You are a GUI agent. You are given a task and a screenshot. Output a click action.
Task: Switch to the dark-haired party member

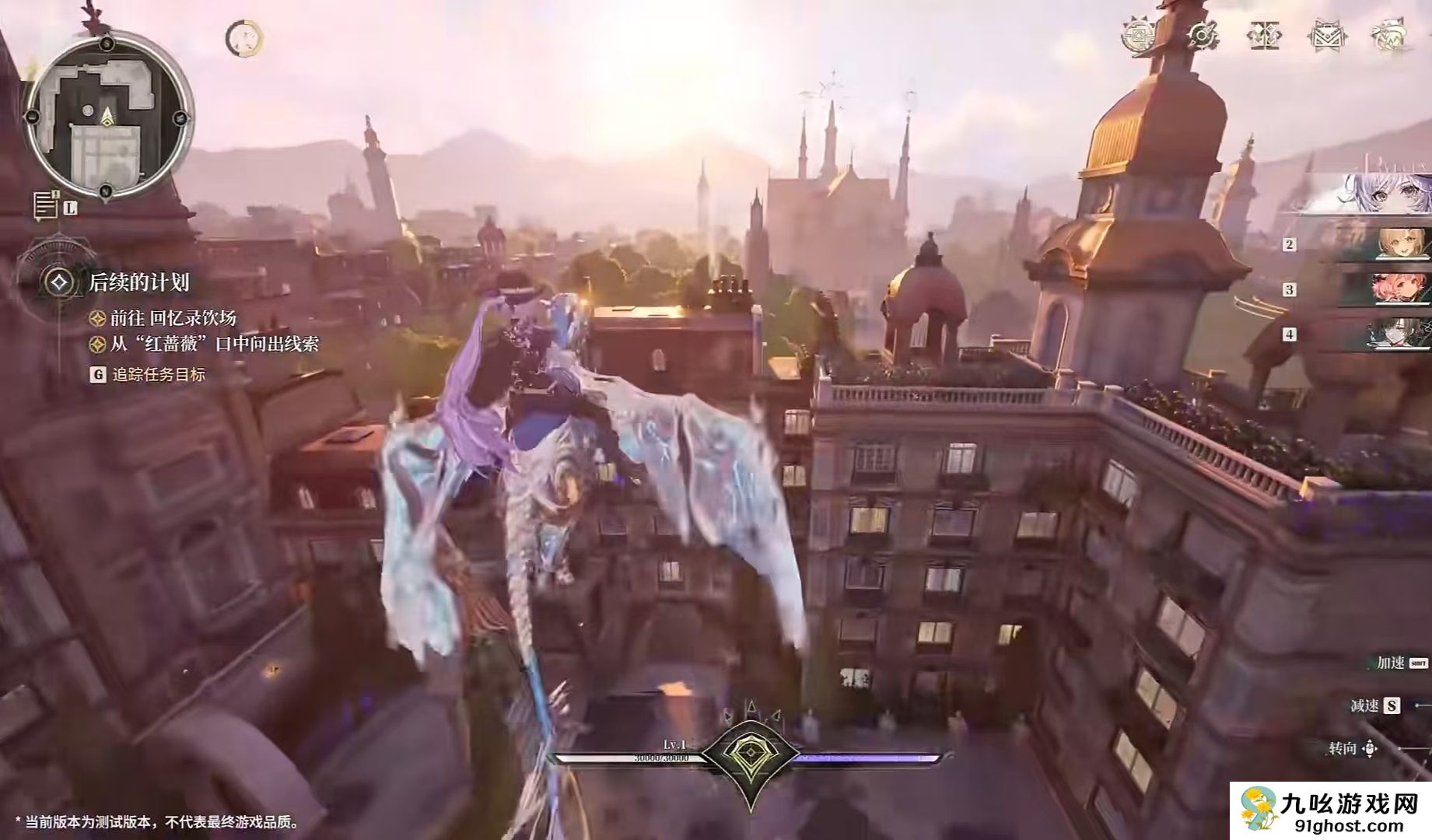[x=1399, y=334]
